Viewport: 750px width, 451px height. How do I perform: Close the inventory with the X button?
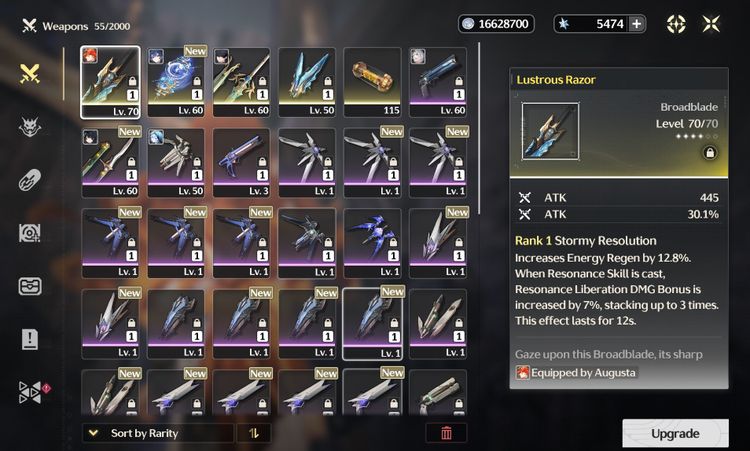pyautogui.click(x=711, y=24)
